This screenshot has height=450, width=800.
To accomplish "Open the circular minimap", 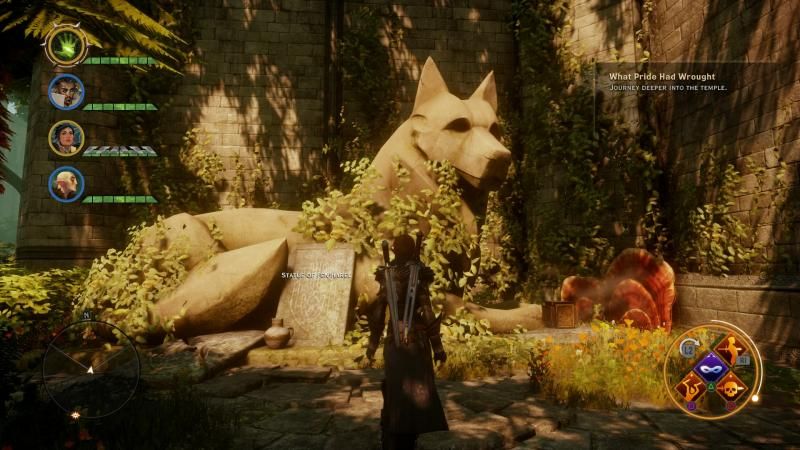I will click(91, 368).
